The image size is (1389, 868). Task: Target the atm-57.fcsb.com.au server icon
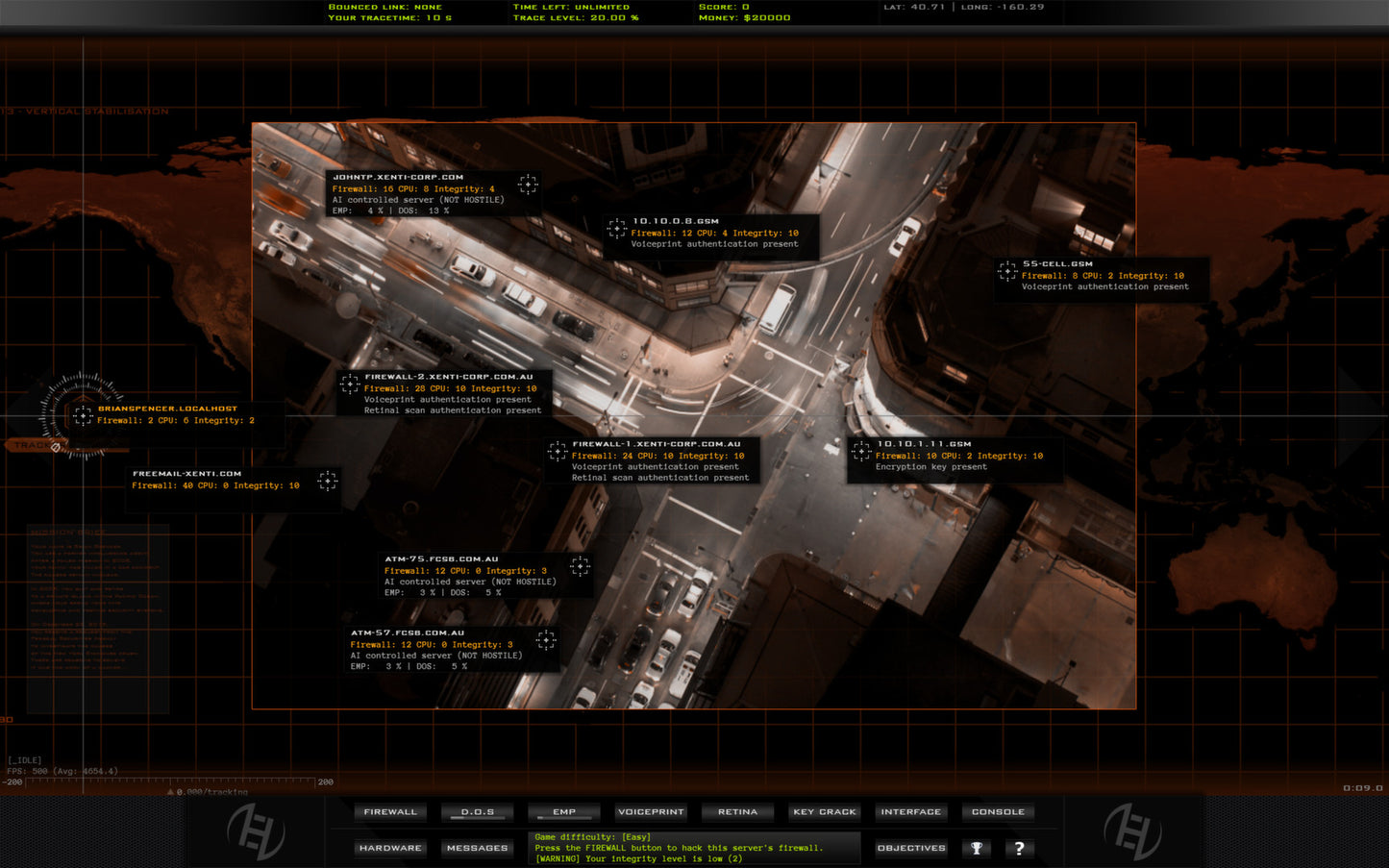[546, 640]
